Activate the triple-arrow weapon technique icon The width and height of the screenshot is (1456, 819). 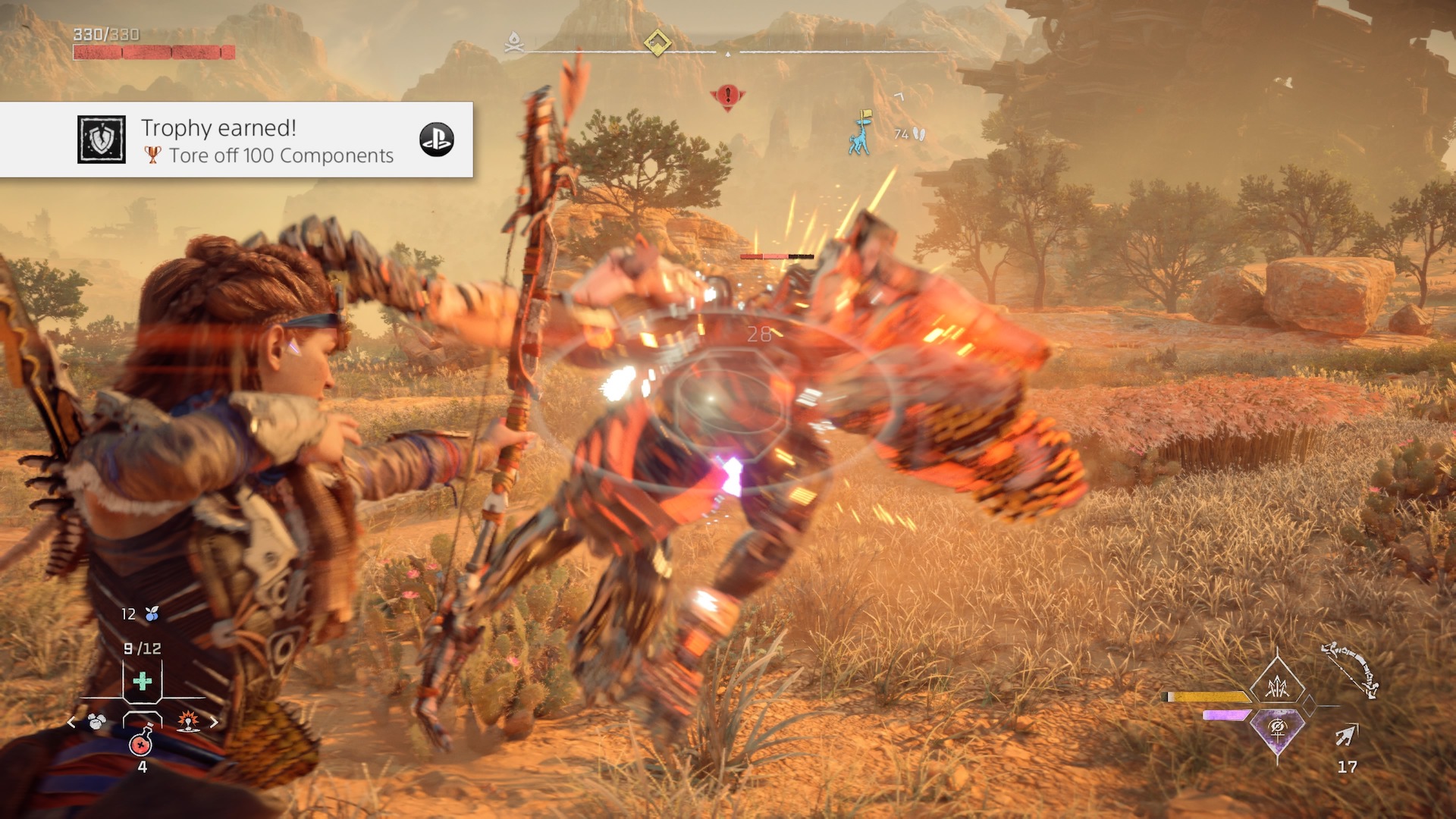click(x=1278, y=685)
